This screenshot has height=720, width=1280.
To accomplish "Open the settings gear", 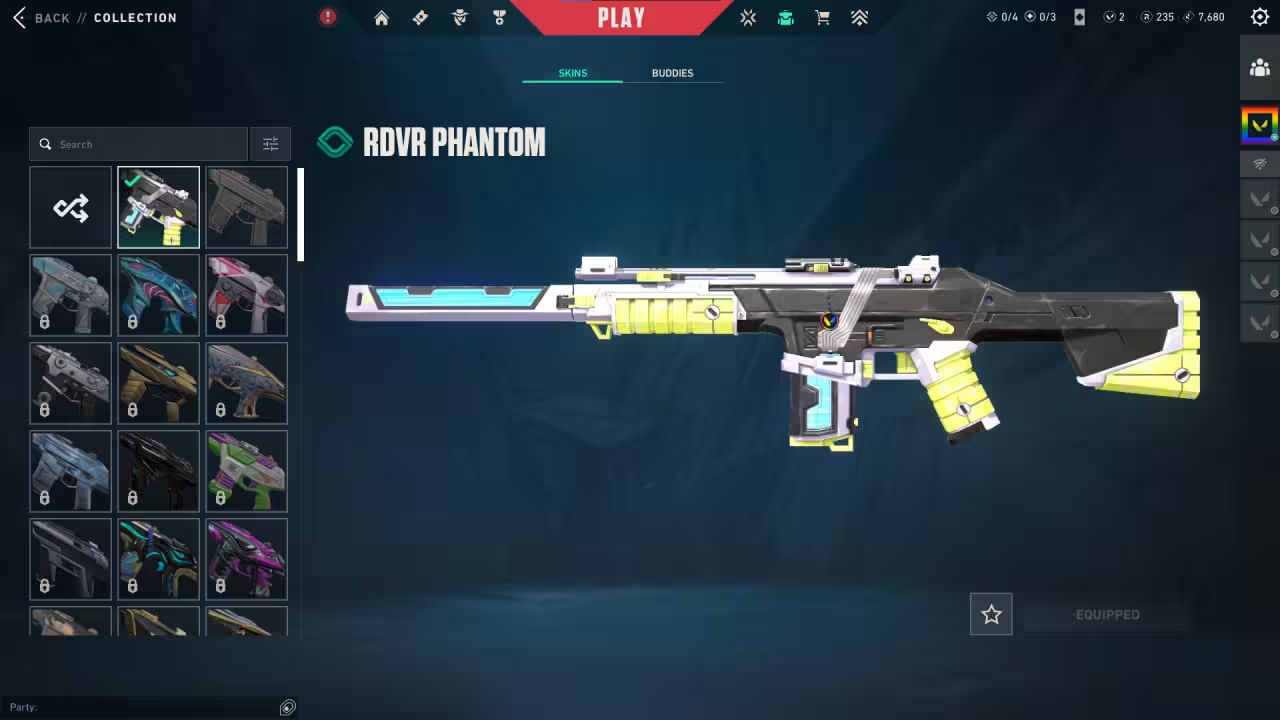I will pyautogui.click(x=1260, y=17).
